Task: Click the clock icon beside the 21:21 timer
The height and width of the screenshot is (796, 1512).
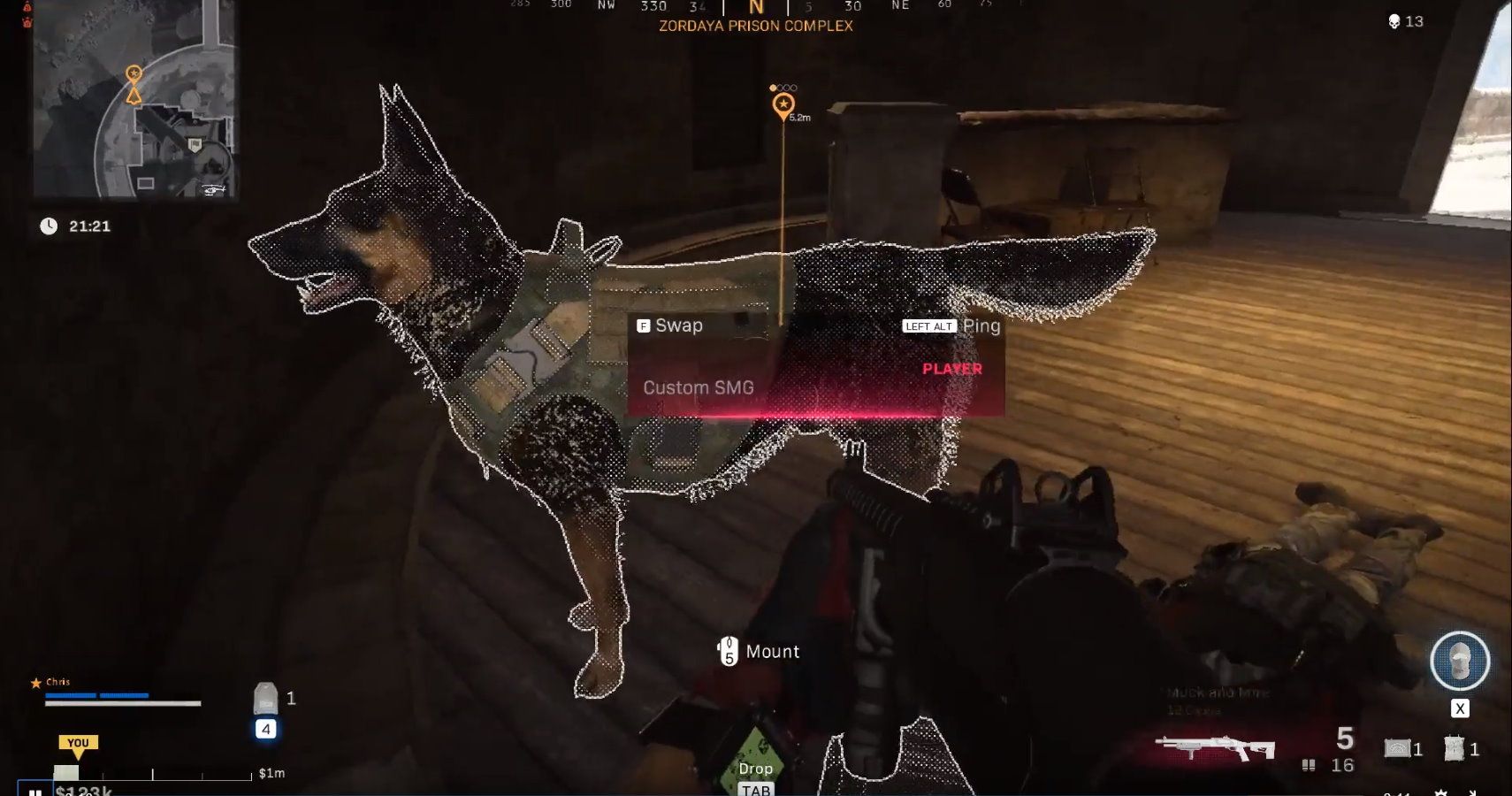Action: click(x=49, y=226)
